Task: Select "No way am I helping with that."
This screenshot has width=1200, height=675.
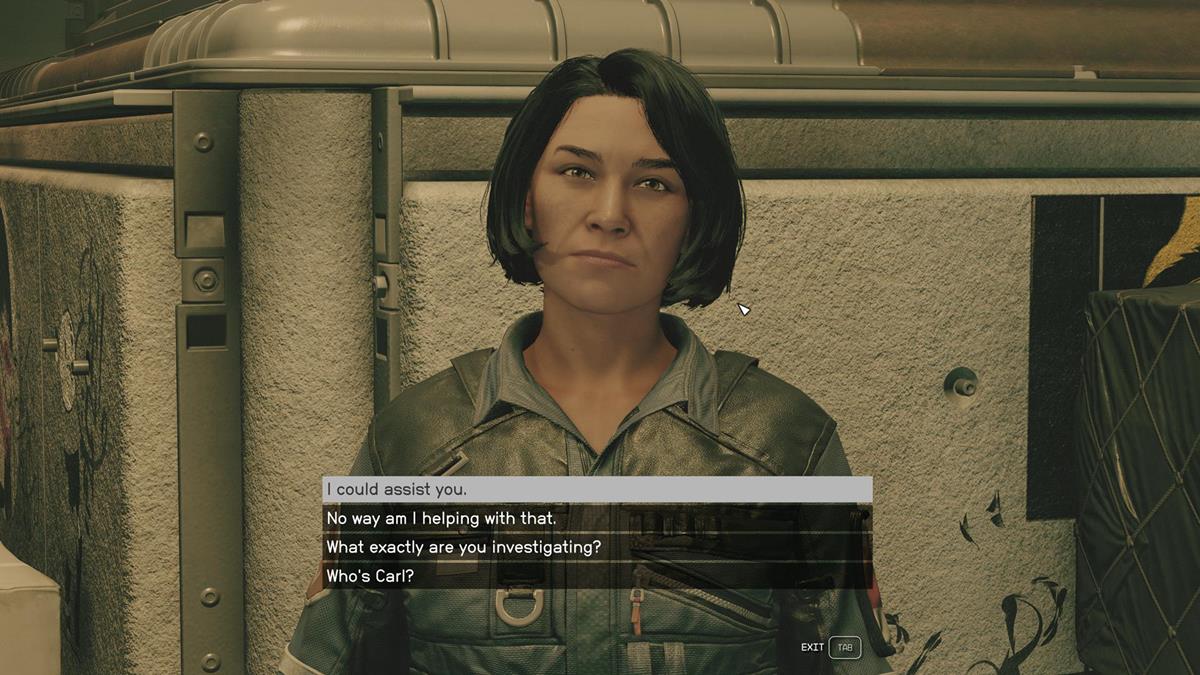Action: point(596,518)
